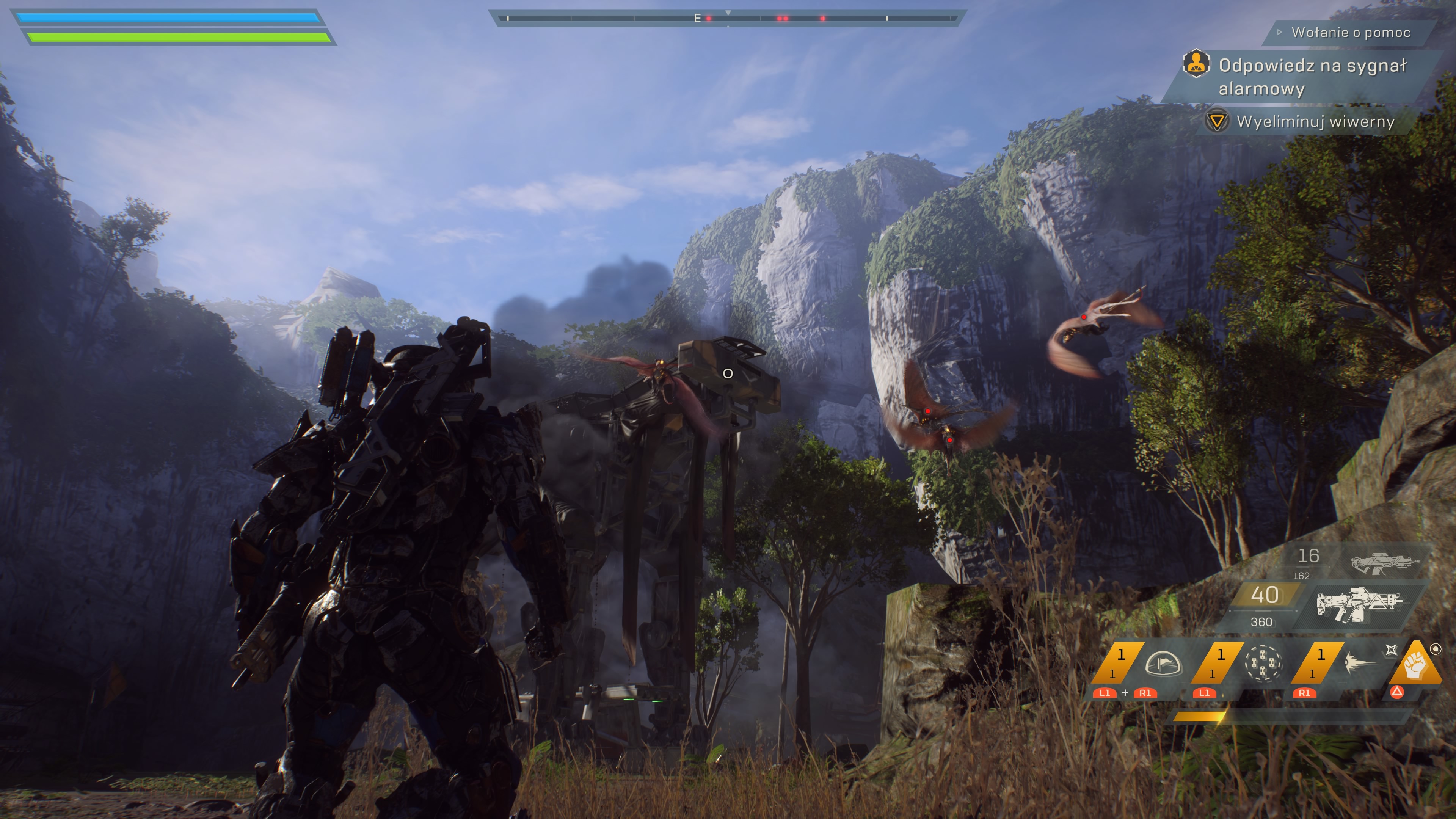Expand the 'Wołanie o pomoc' mission header
This screenshot has width=1456, height=819.
(1350, 32)
